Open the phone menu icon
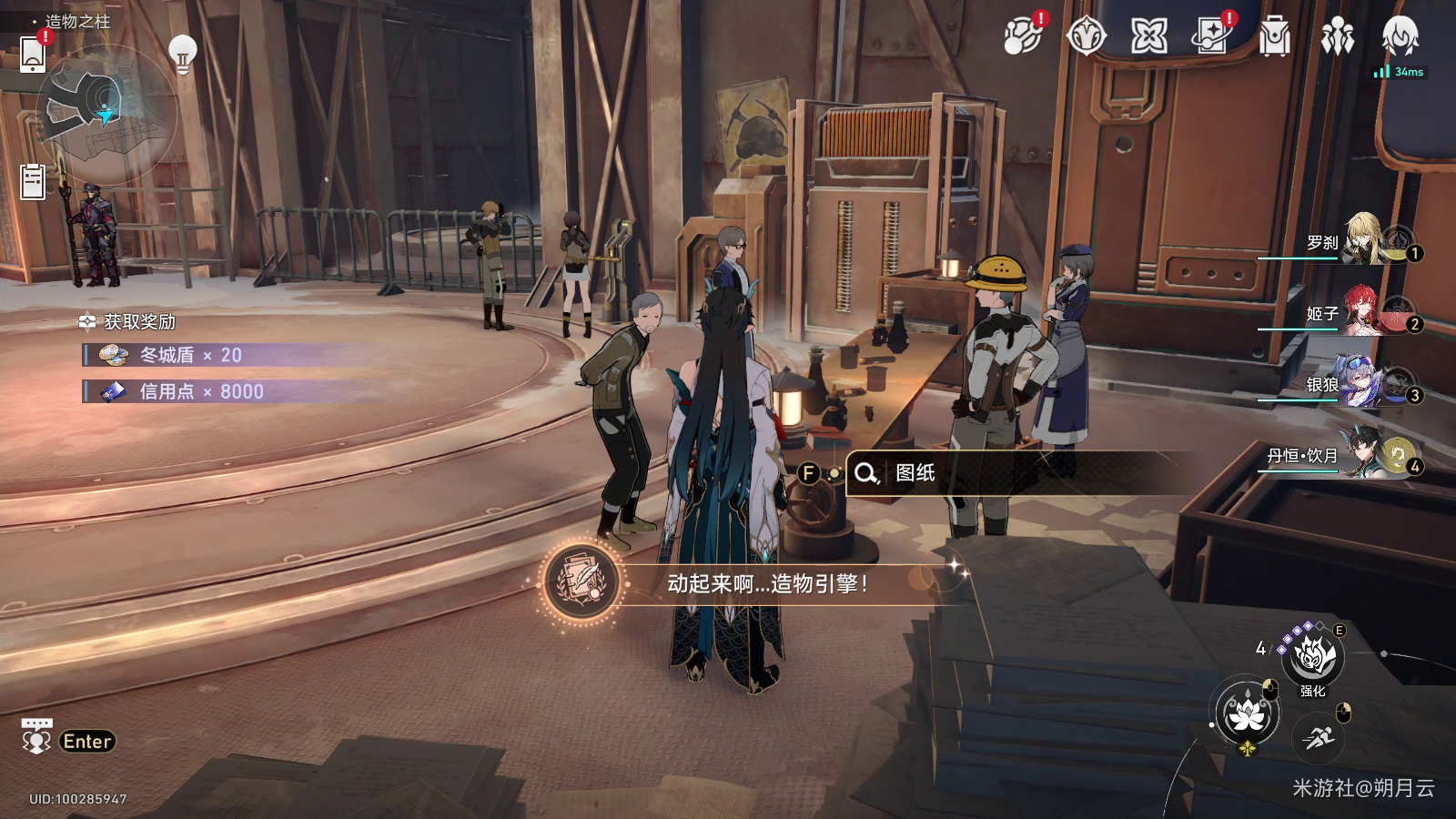This screenshot has width=1456, height=819. [33, 54]
